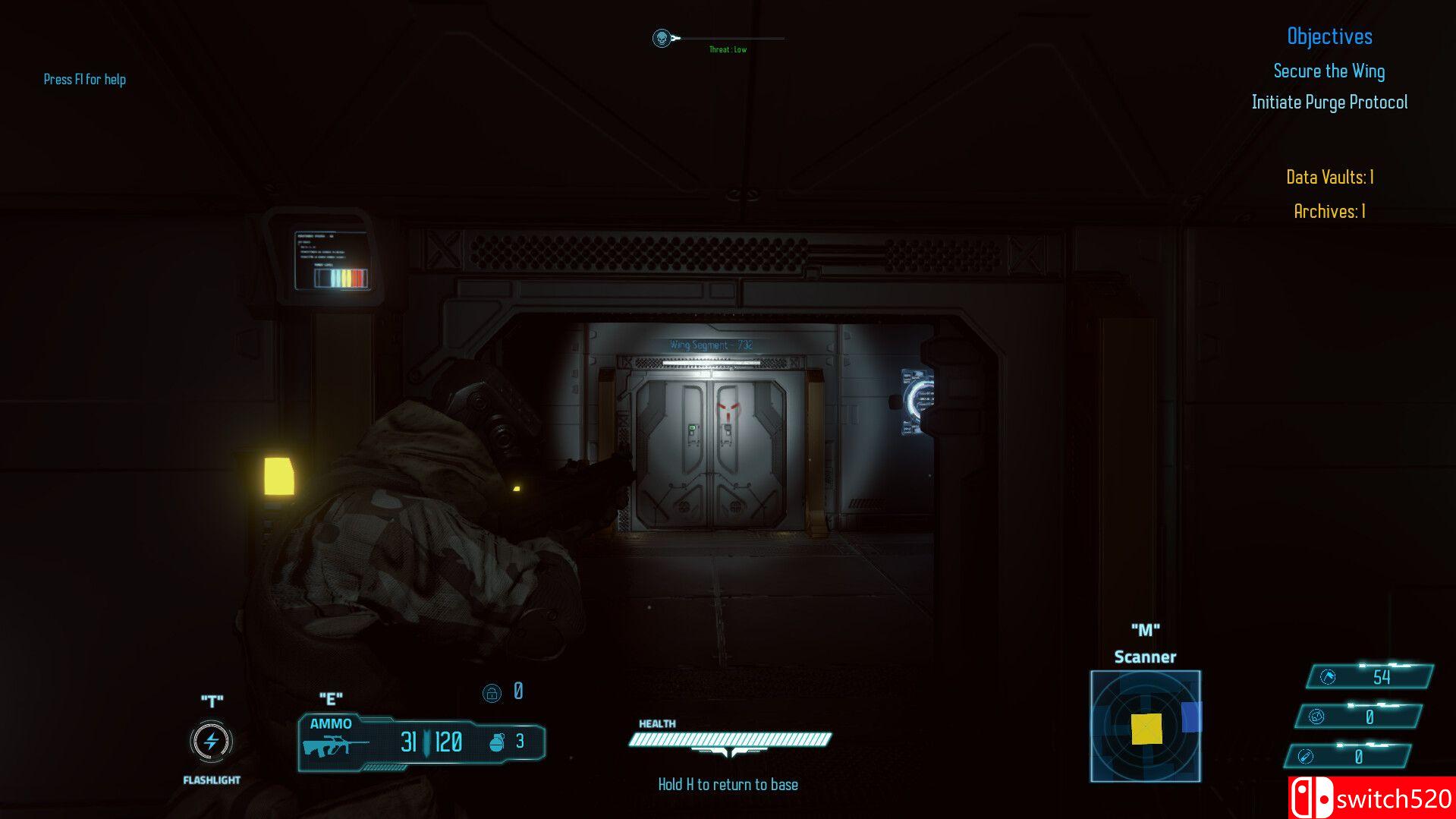Expand the Data Vaults: 1 entry
1456x819 pixels.
1329,178
